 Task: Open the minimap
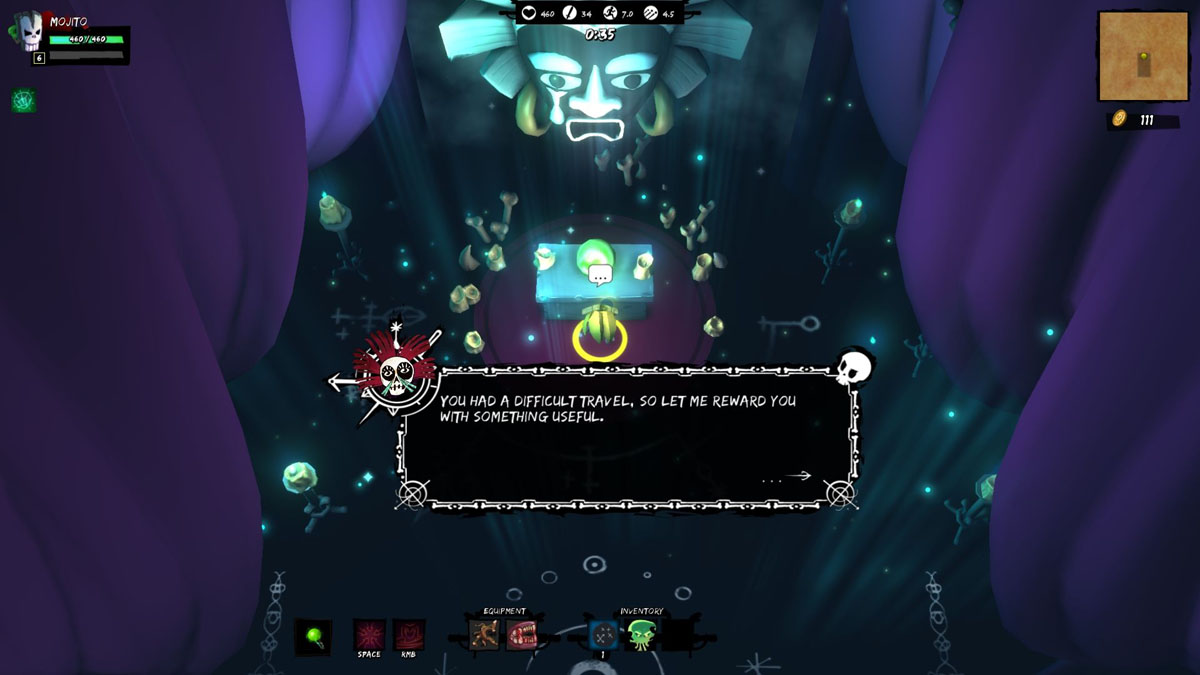[1143, 56]
